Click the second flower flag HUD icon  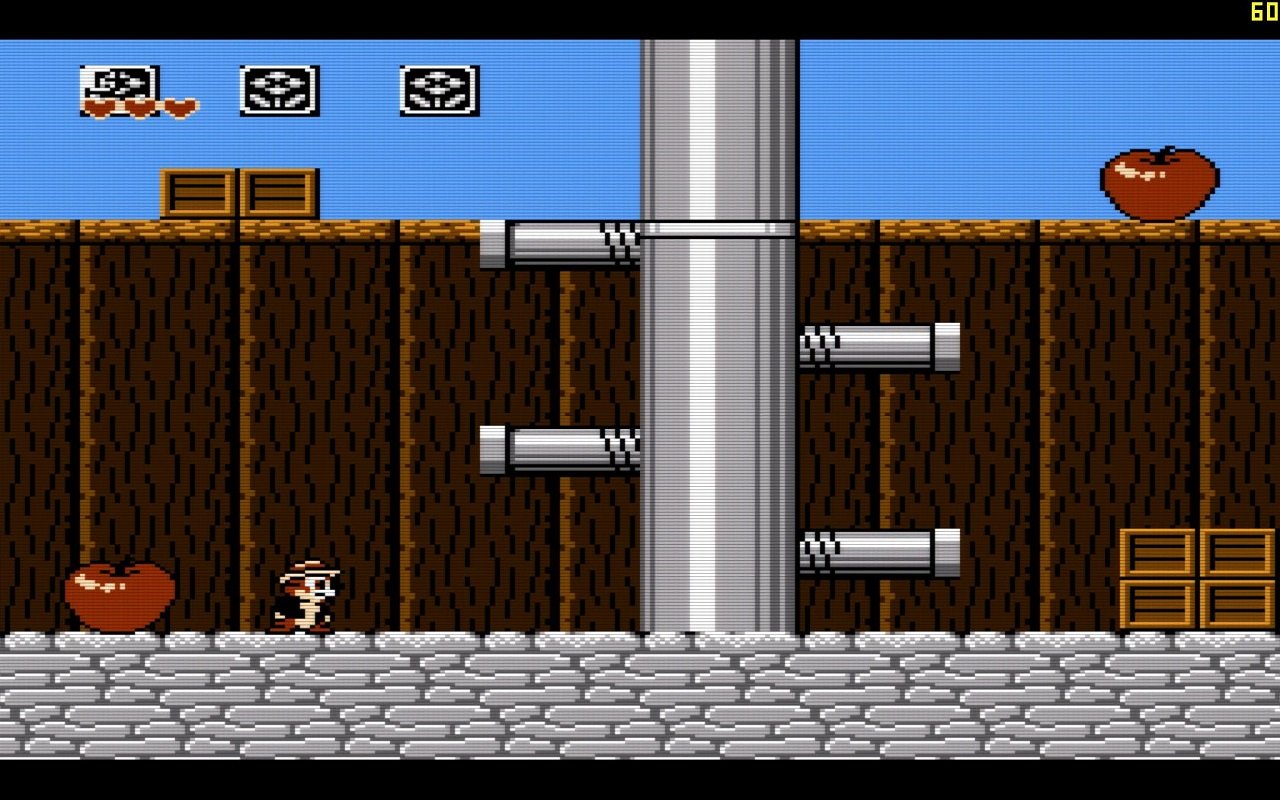pyautogui.click(x=439, y=89)
